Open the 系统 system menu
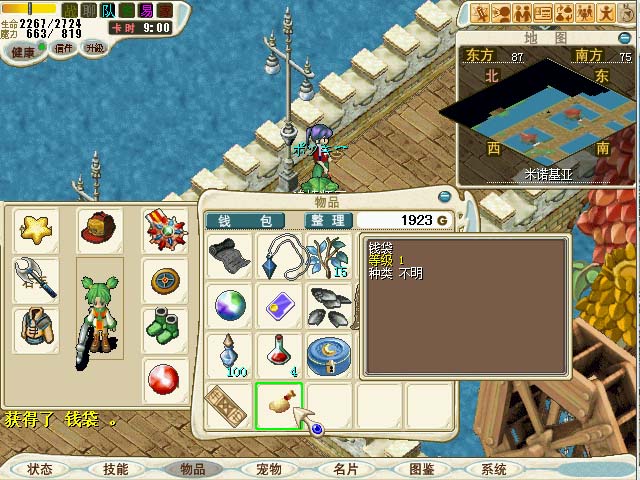The height and width of the screenshot is (480, 640). [x=494, y=469]
